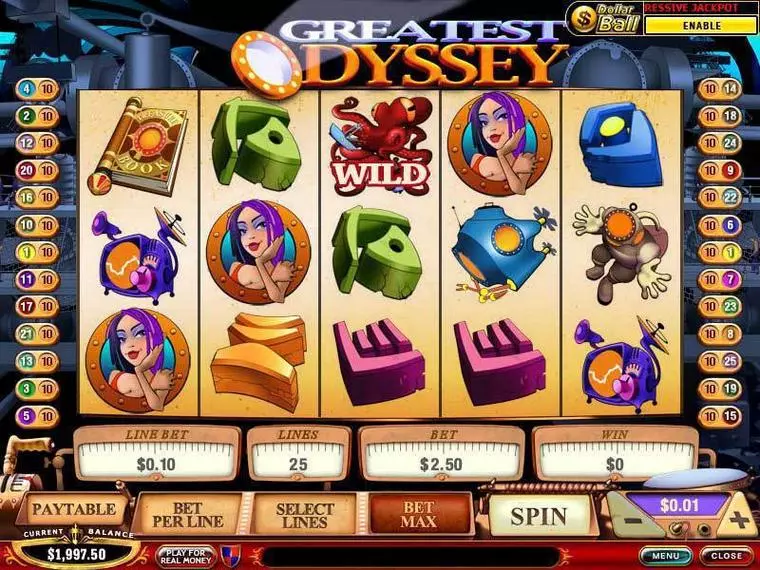The height and width of the screenshot is (570, 760).
Task: Select payline 5 marker
Action: pos(25,414)
